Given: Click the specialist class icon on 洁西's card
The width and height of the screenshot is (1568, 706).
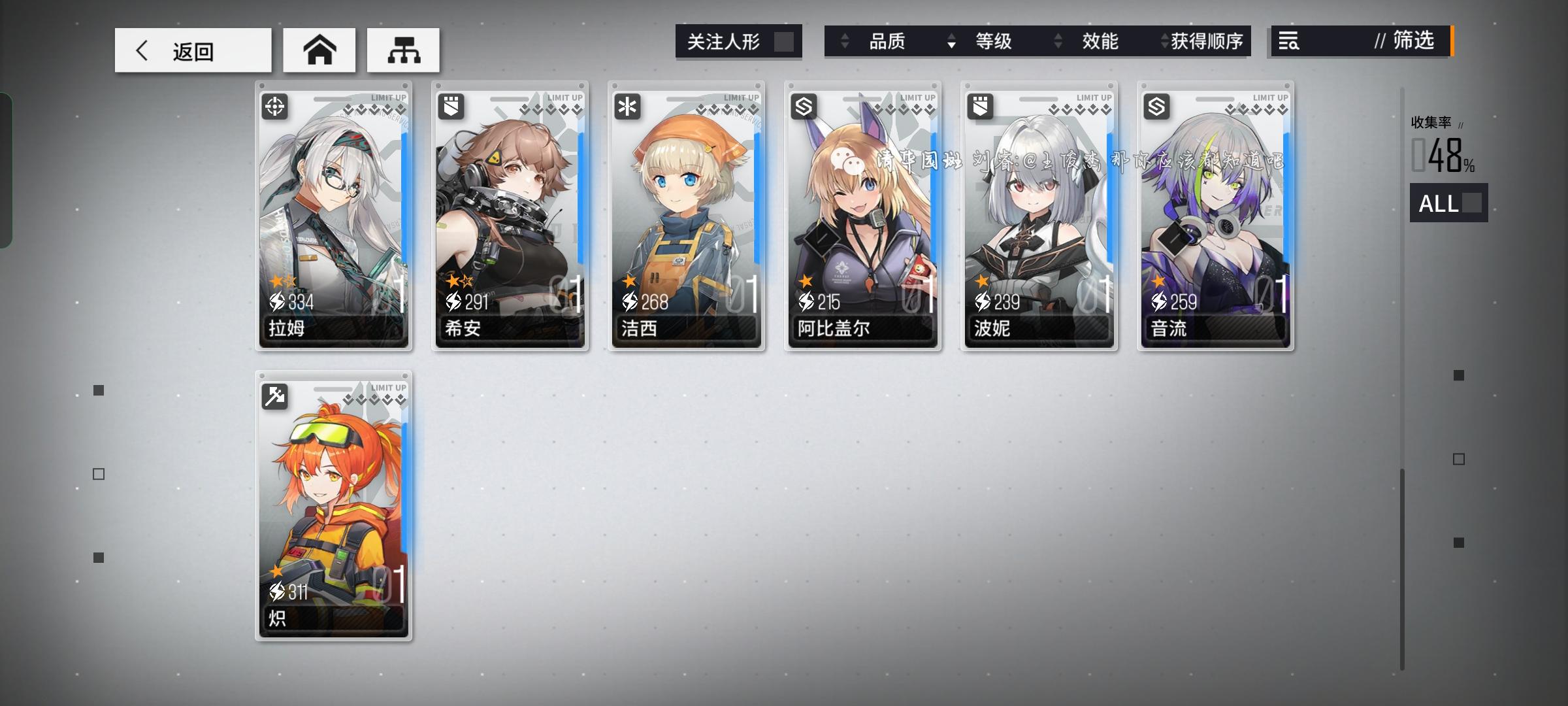Looking at the screenshot, I should (626, 107).
